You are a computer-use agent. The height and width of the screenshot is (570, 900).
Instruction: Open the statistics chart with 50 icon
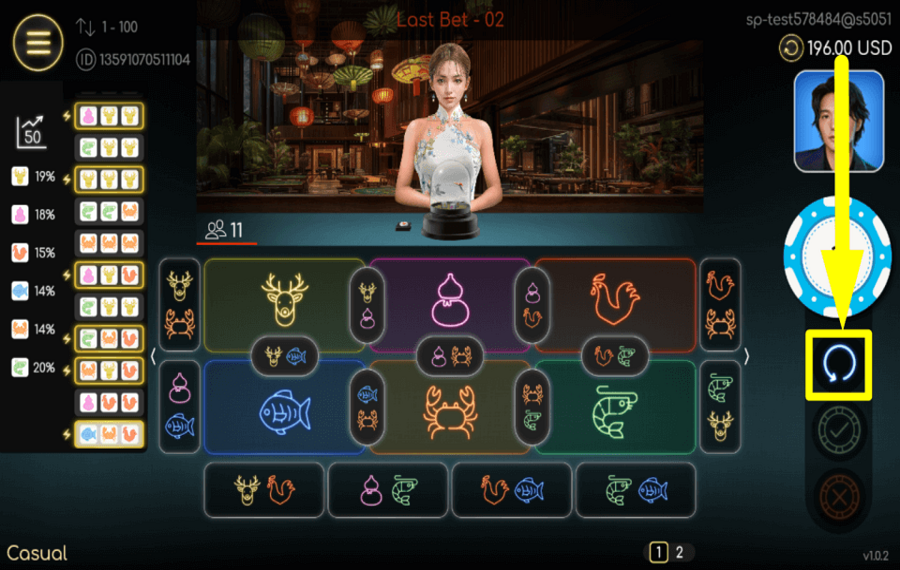pyautogui.click(x=32, y=131)
